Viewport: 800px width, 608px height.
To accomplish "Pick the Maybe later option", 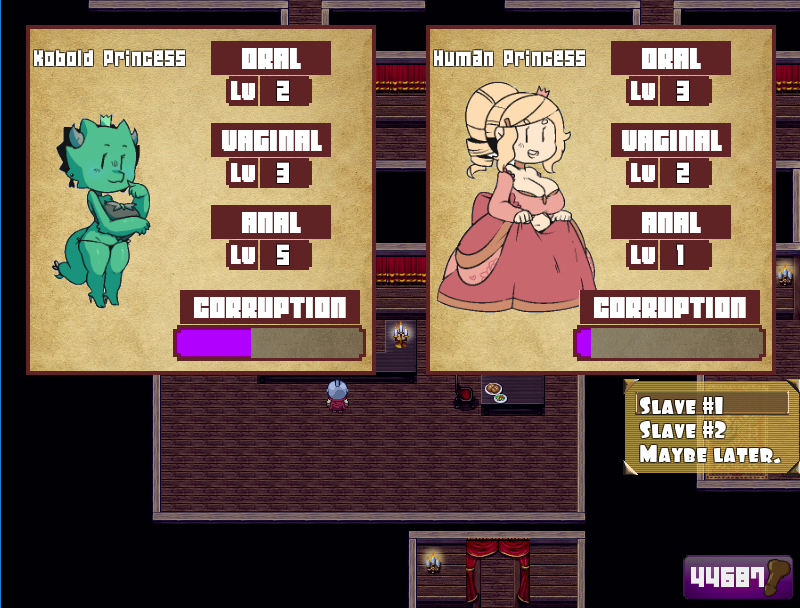I will (x=709, y=454).
